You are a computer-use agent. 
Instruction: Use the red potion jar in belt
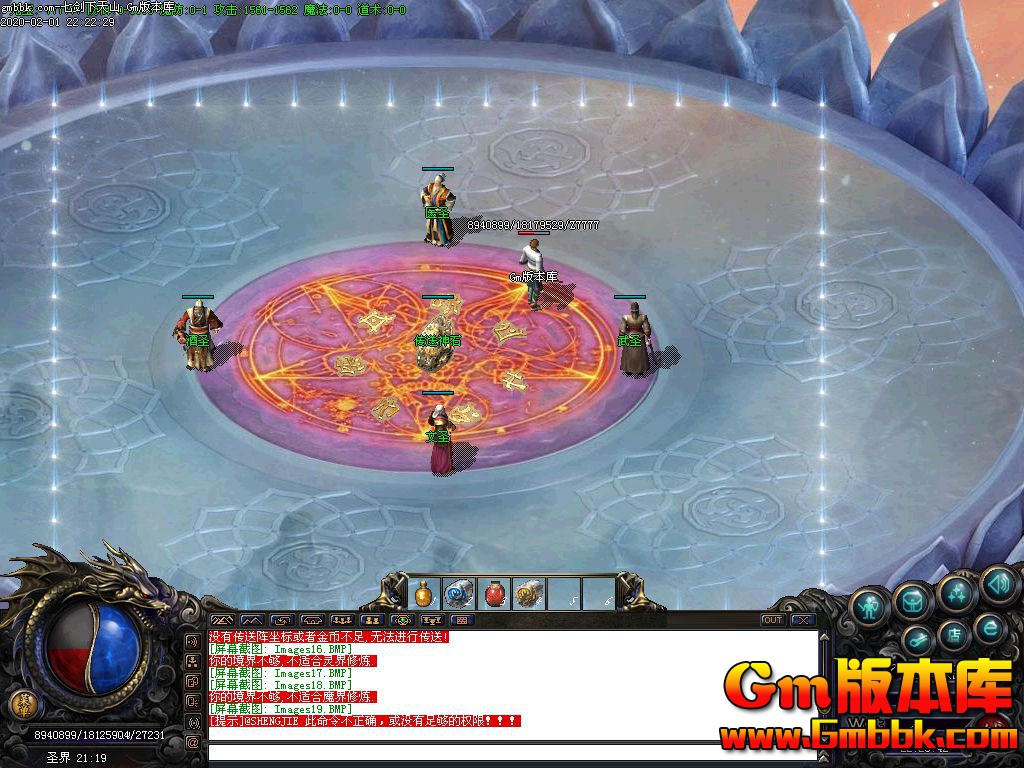click(494, 594)
